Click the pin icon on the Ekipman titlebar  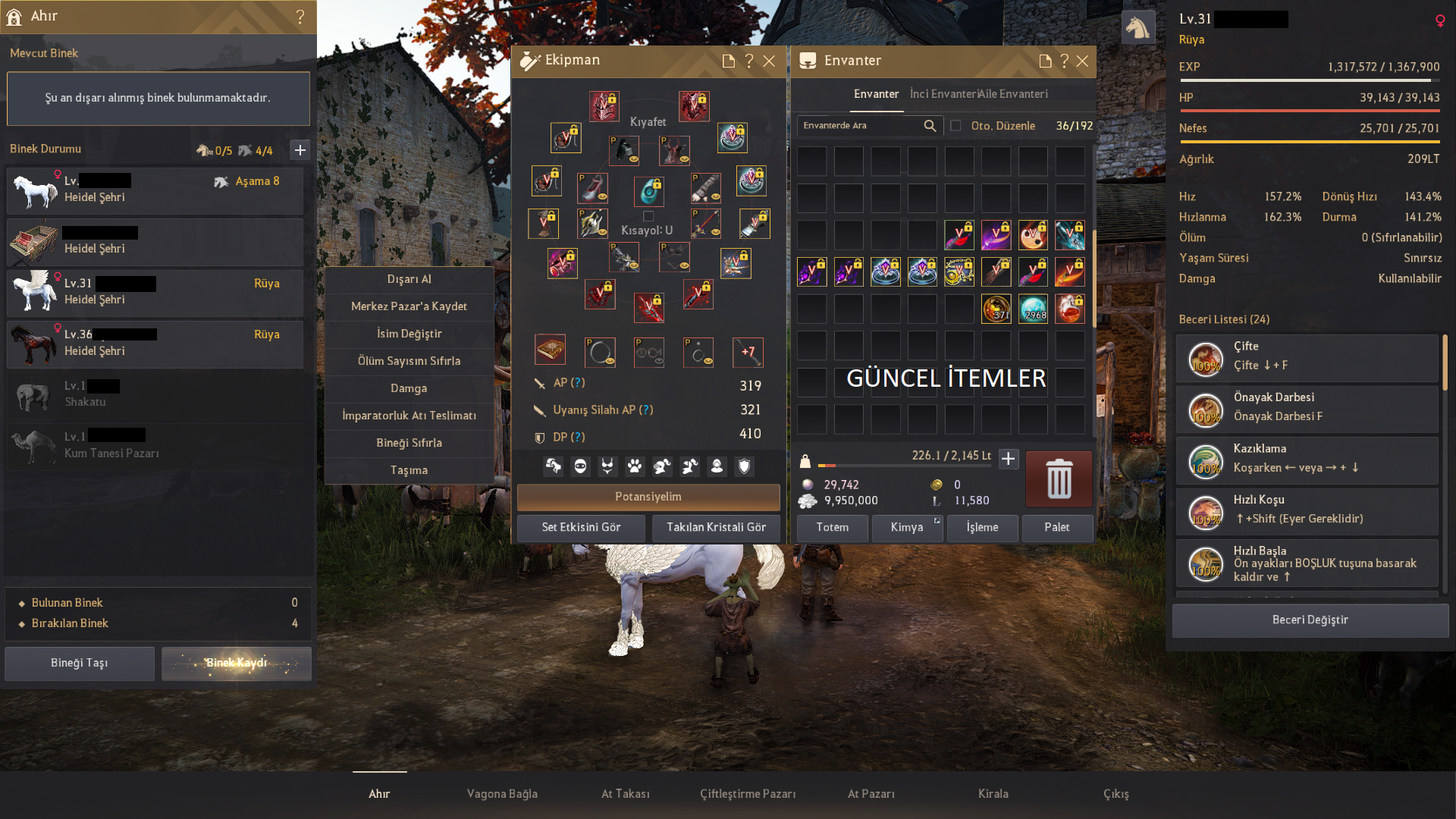[729, 61]
